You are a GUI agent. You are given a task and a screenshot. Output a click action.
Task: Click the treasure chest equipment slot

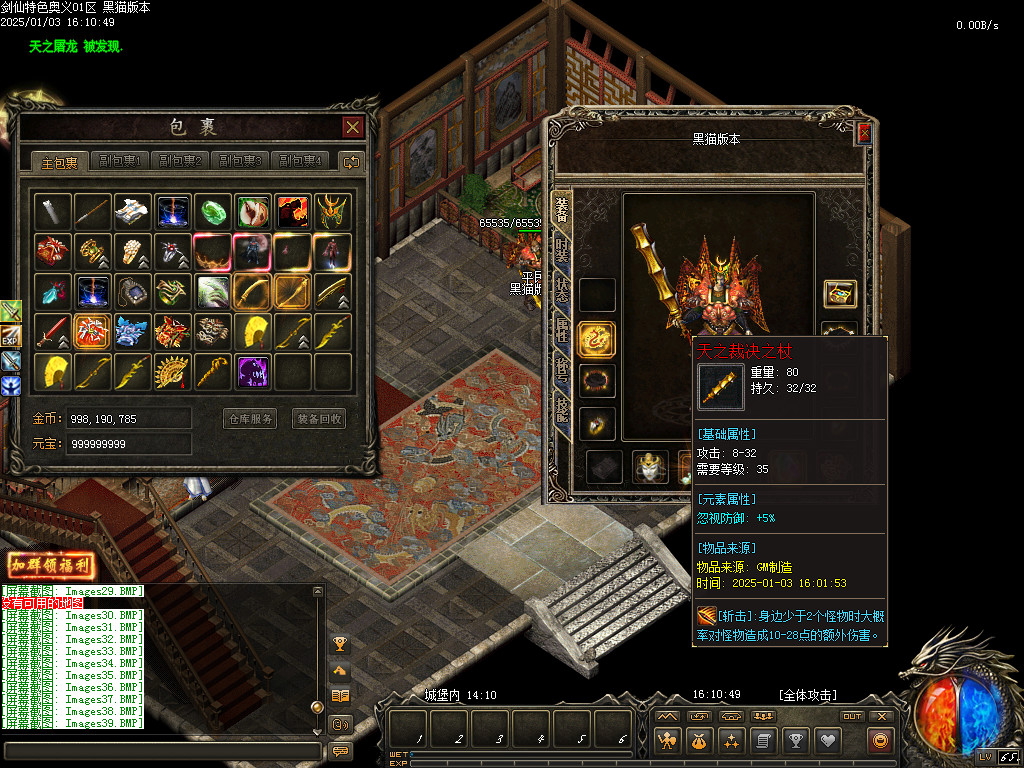pos(839,294)
